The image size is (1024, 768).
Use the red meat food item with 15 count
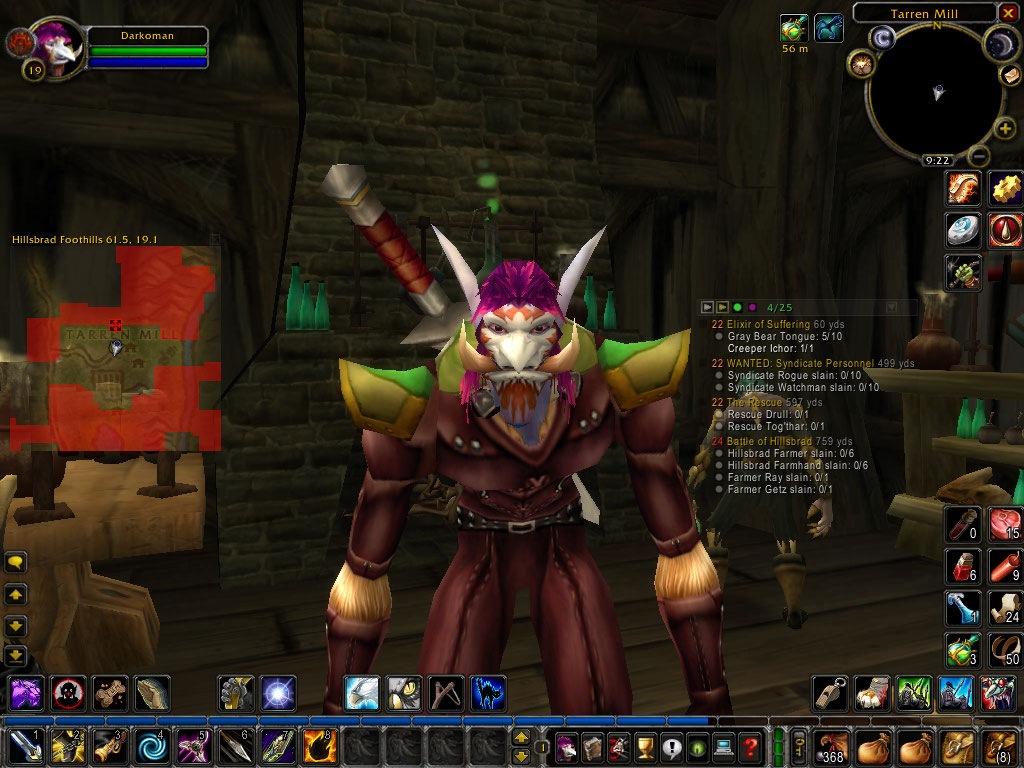tap(1004, 523)
